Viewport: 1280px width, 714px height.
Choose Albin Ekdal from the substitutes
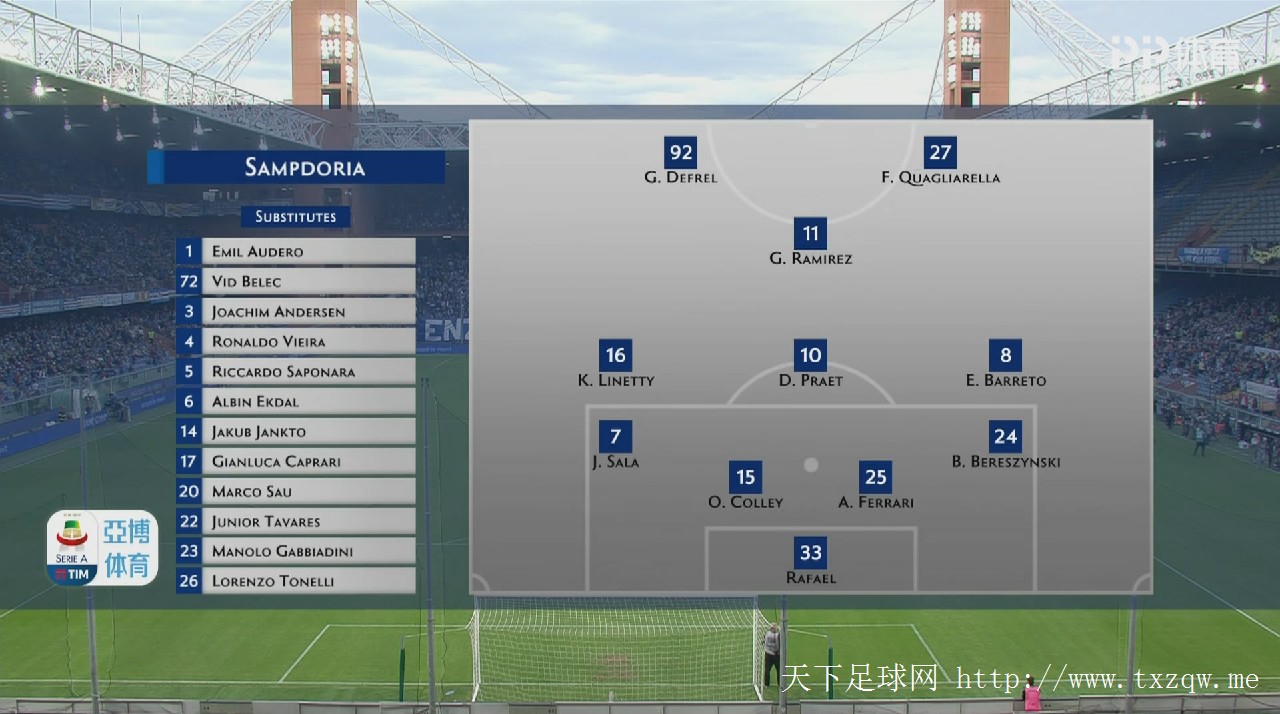pos(296,401)
